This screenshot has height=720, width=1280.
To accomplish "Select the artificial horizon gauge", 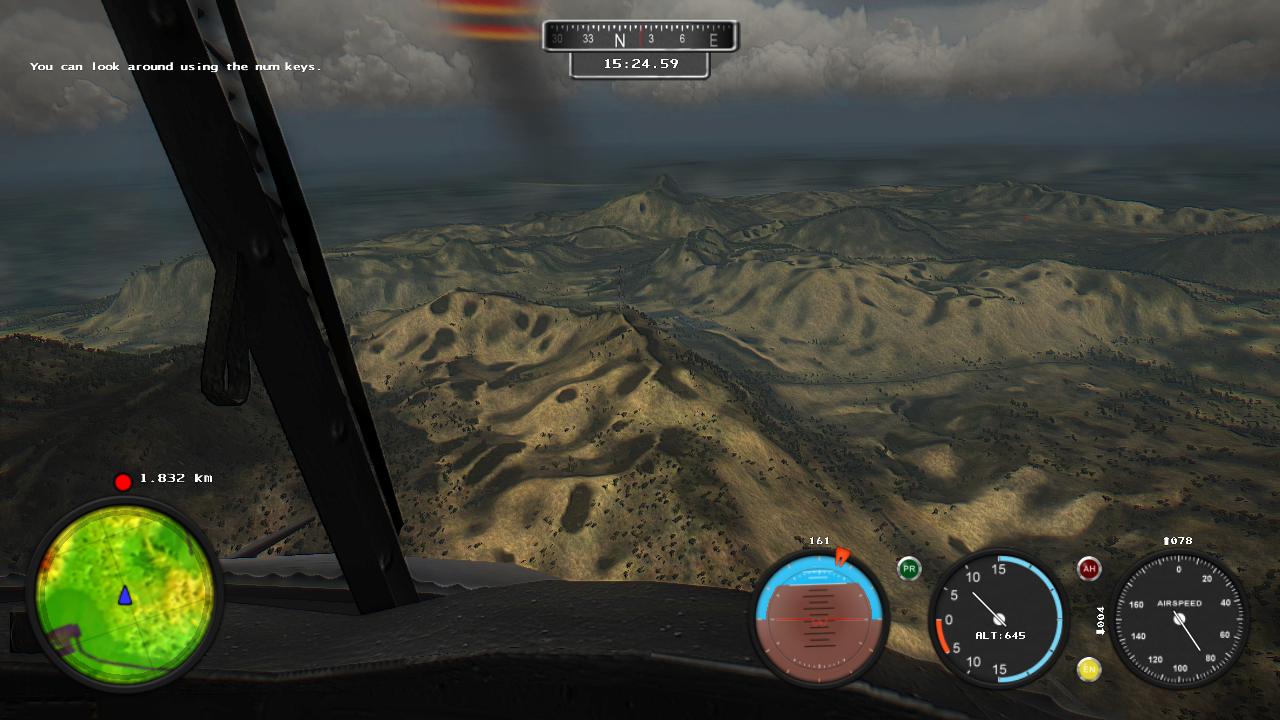I will coord(819,618).
